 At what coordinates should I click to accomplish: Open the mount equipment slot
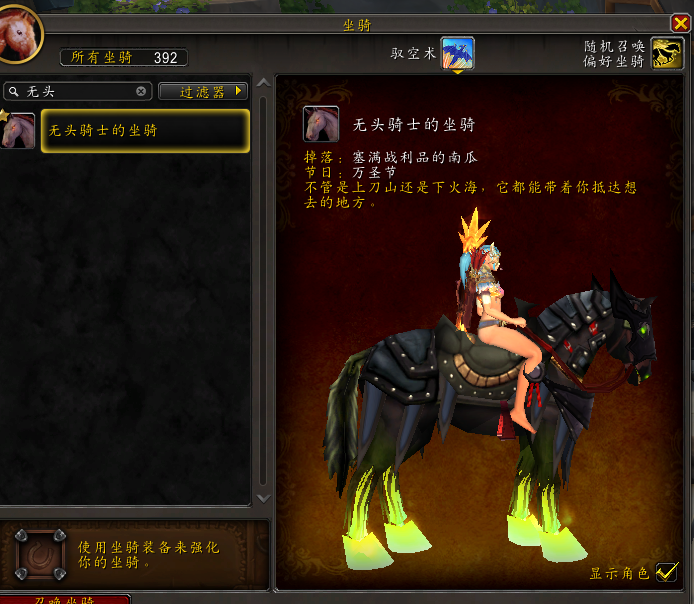[x=41, y=554]
